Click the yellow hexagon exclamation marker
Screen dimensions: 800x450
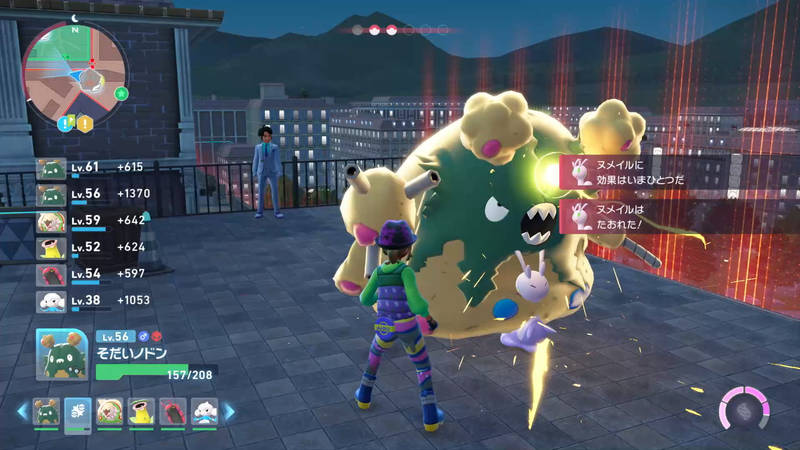pos(85,124)
